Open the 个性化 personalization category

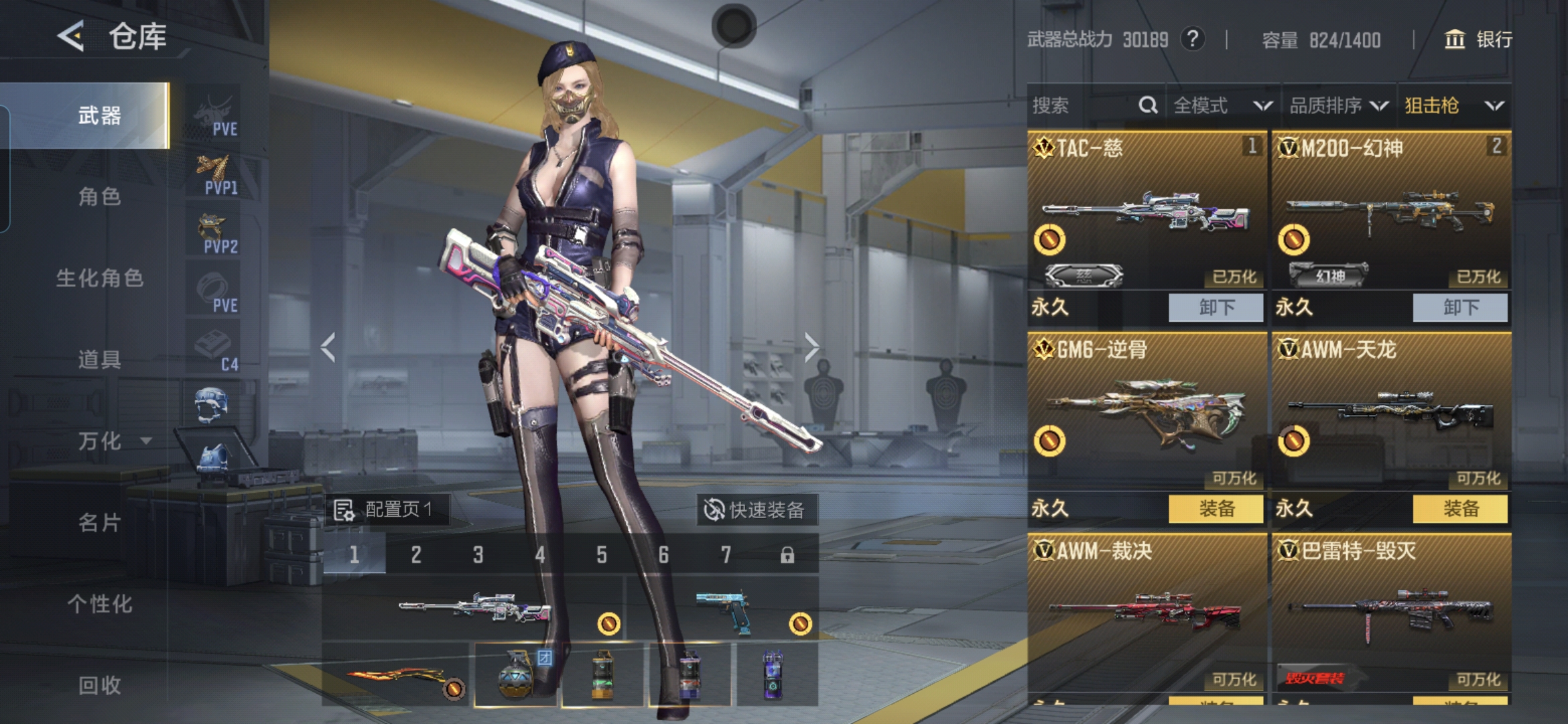(99, 603)
